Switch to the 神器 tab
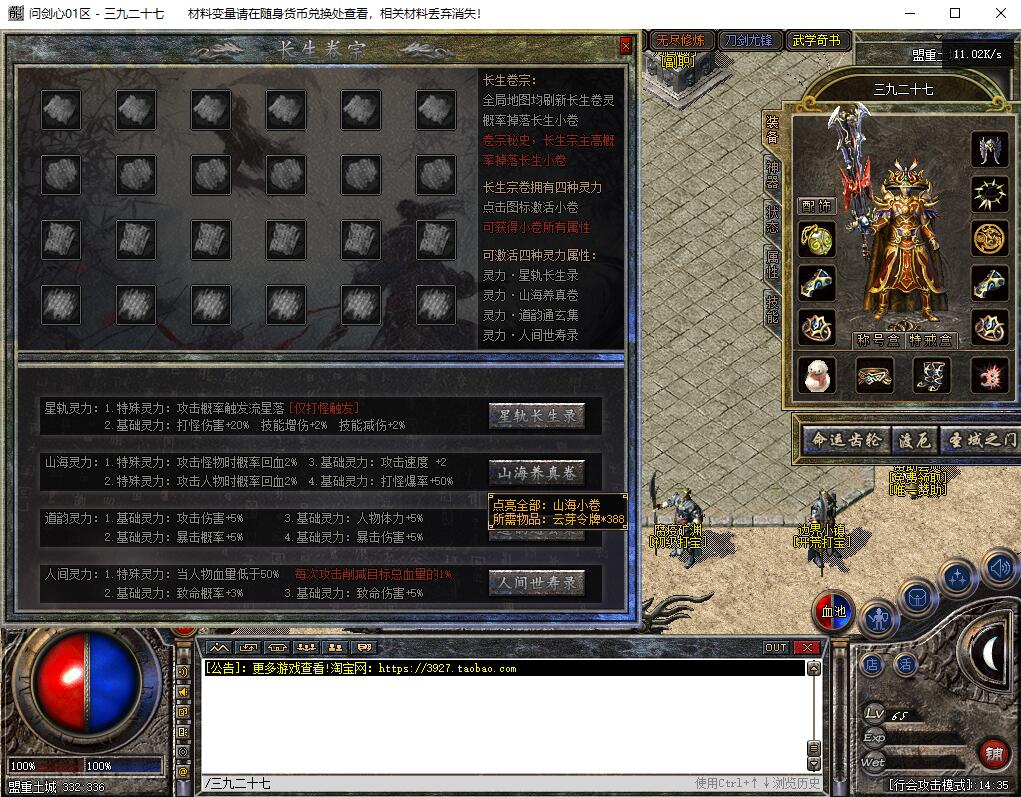 772,173
